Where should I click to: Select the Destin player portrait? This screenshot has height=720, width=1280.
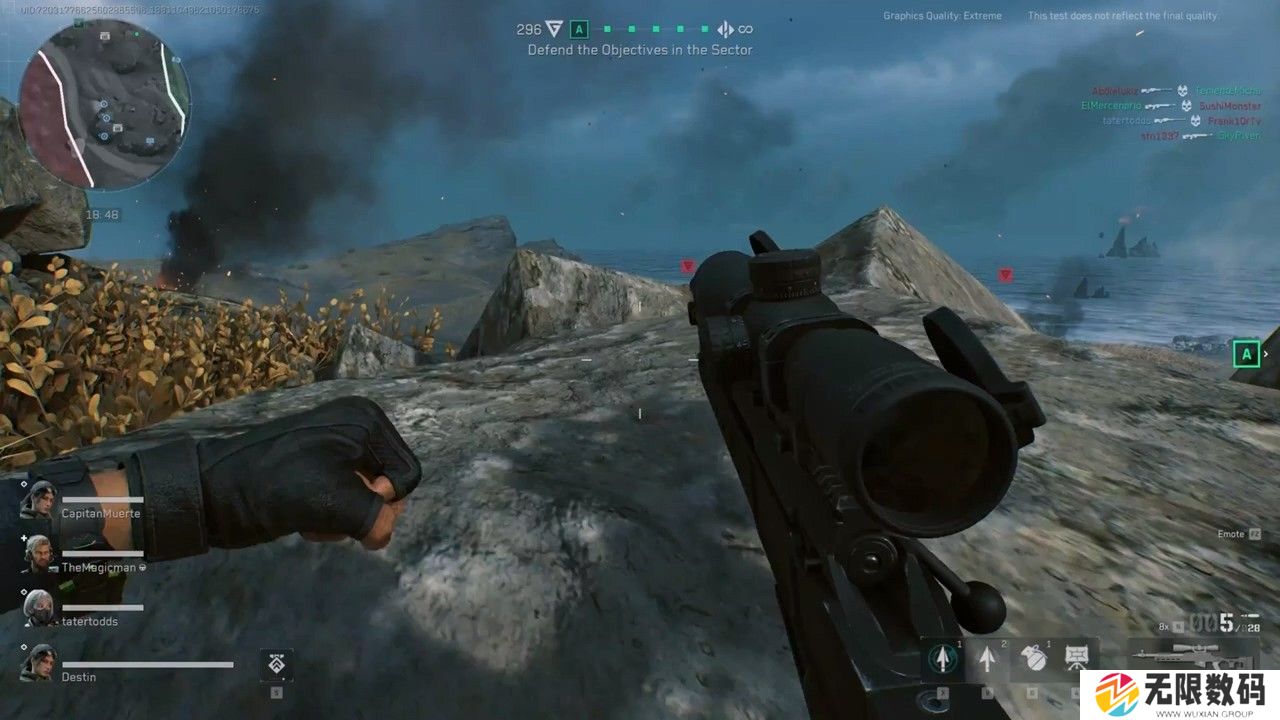tap(40, 662)
